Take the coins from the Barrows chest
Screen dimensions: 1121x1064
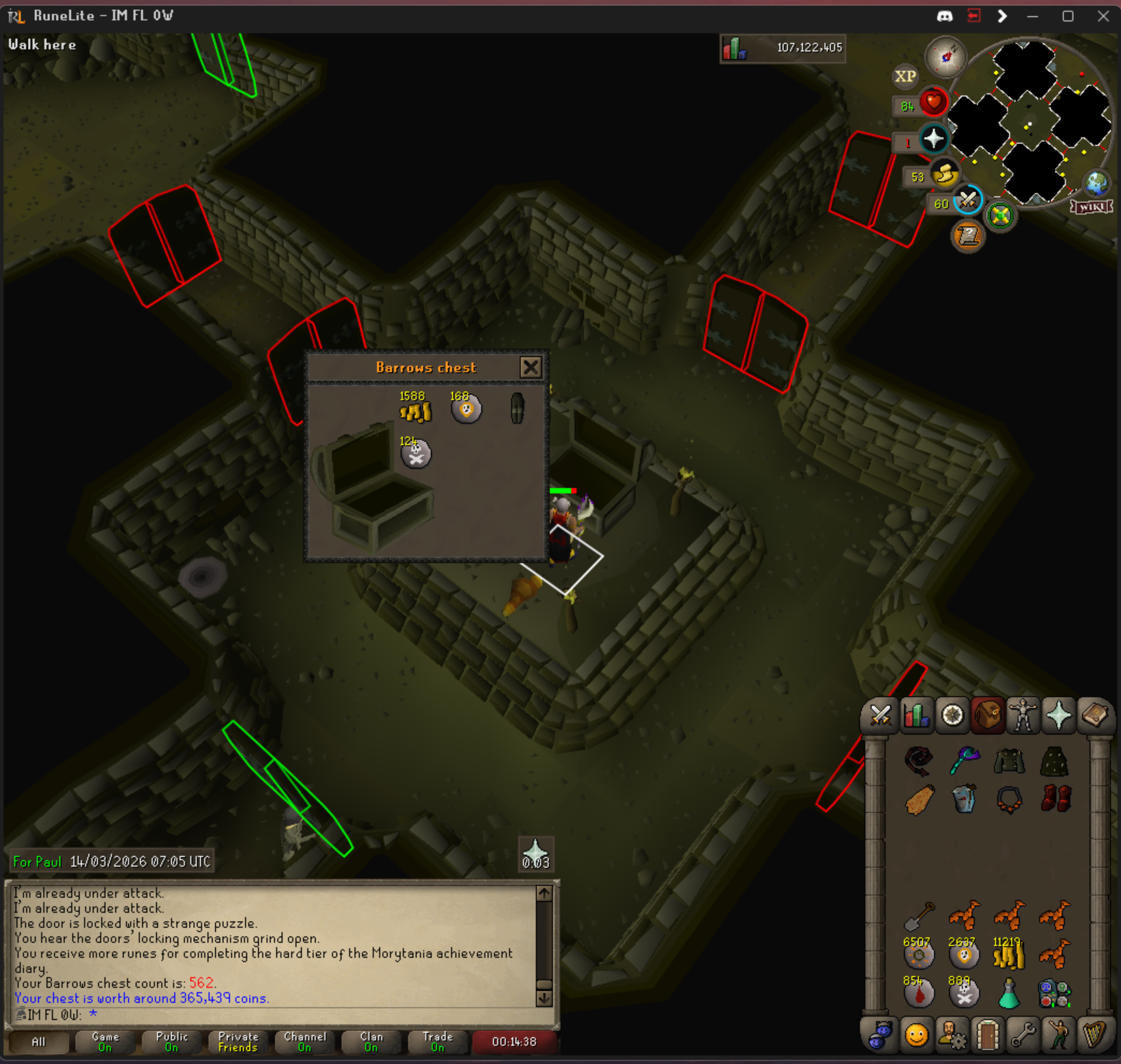click(416, 411)
